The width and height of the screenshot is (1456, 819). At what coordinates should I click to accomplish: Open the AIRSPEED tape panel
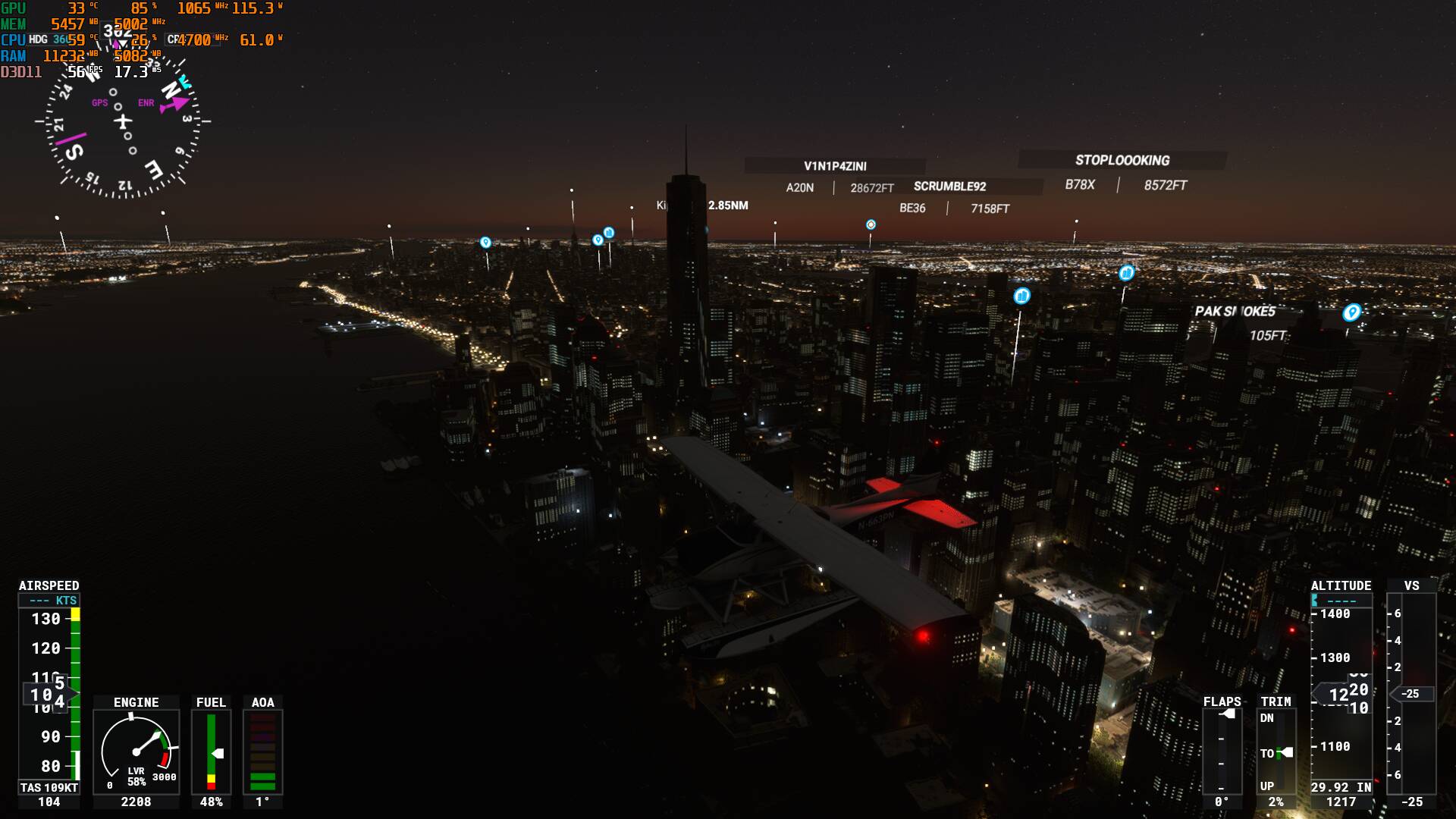point(49,585)
